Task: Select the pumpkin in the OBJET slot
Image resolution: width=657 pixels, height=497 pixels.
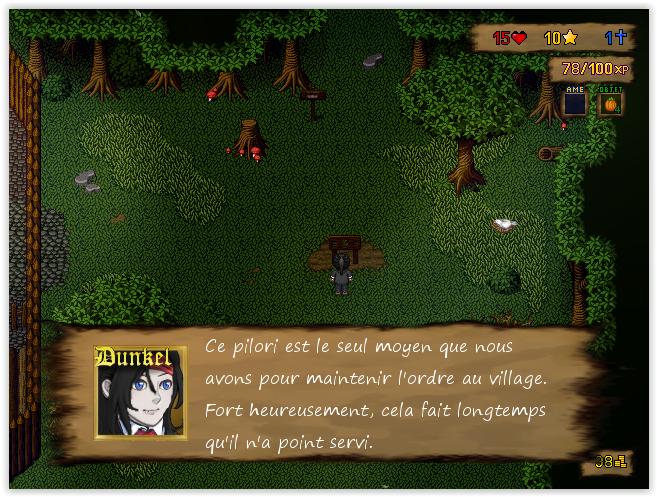Action: pyautogui.click(x=610, y=103)
